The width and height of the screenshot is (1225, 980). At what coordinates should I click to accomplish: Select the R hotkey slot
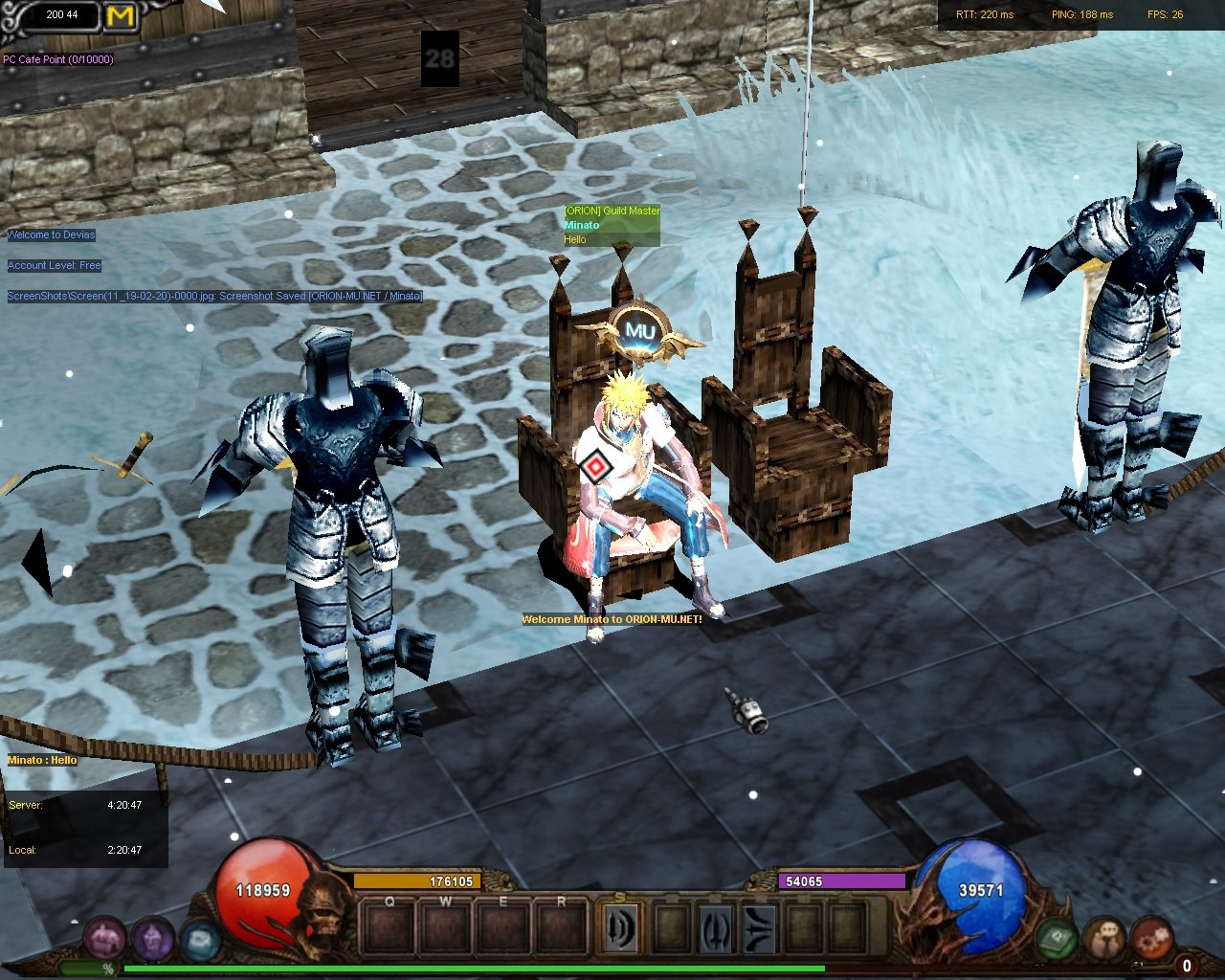pyautogui.click(x=561, y=928)
